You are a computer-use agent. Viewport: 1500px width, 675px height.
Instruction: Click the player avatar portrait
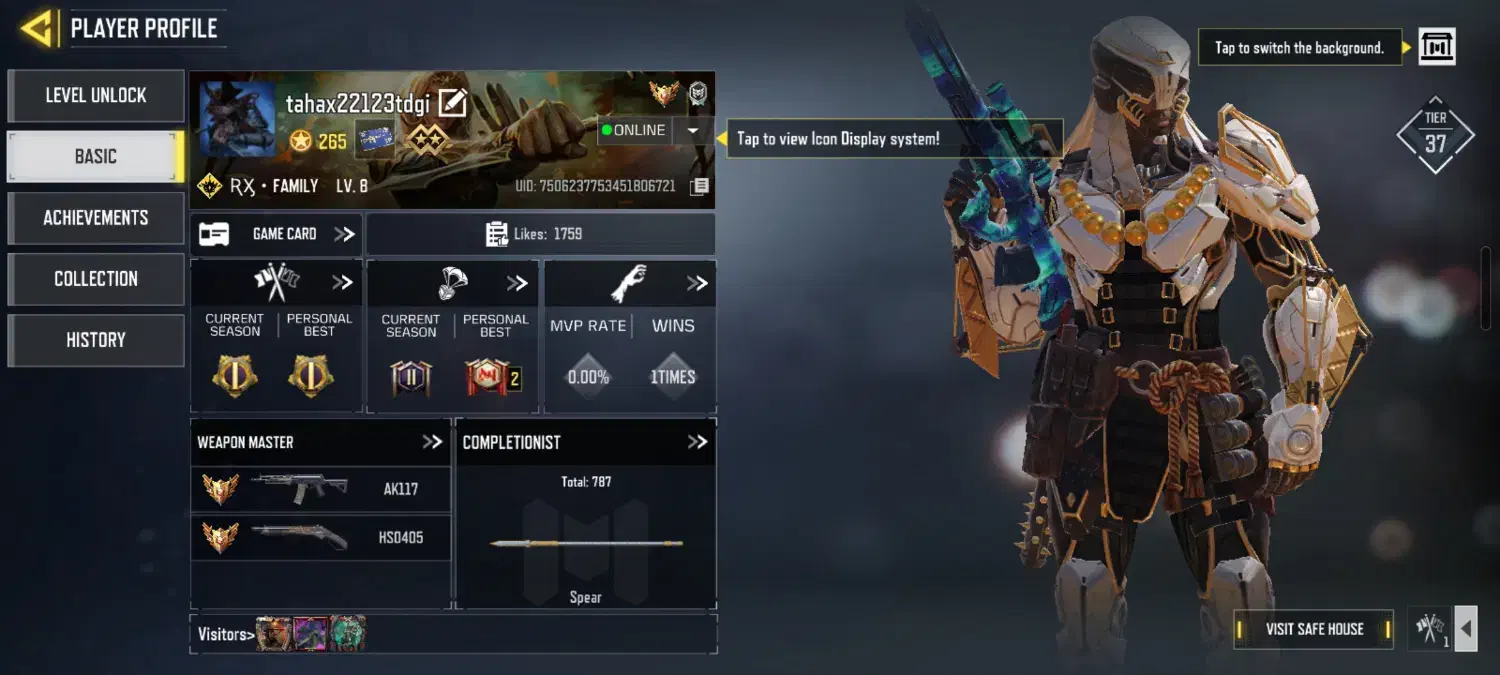click(238, 119)
